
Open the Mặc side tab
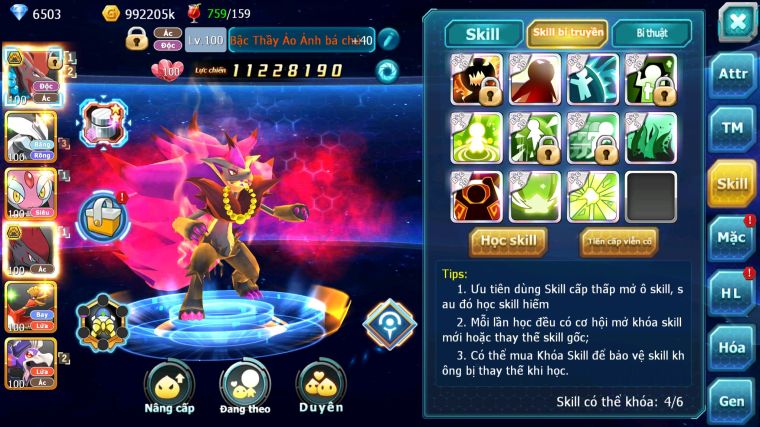(x=732, y=237)
